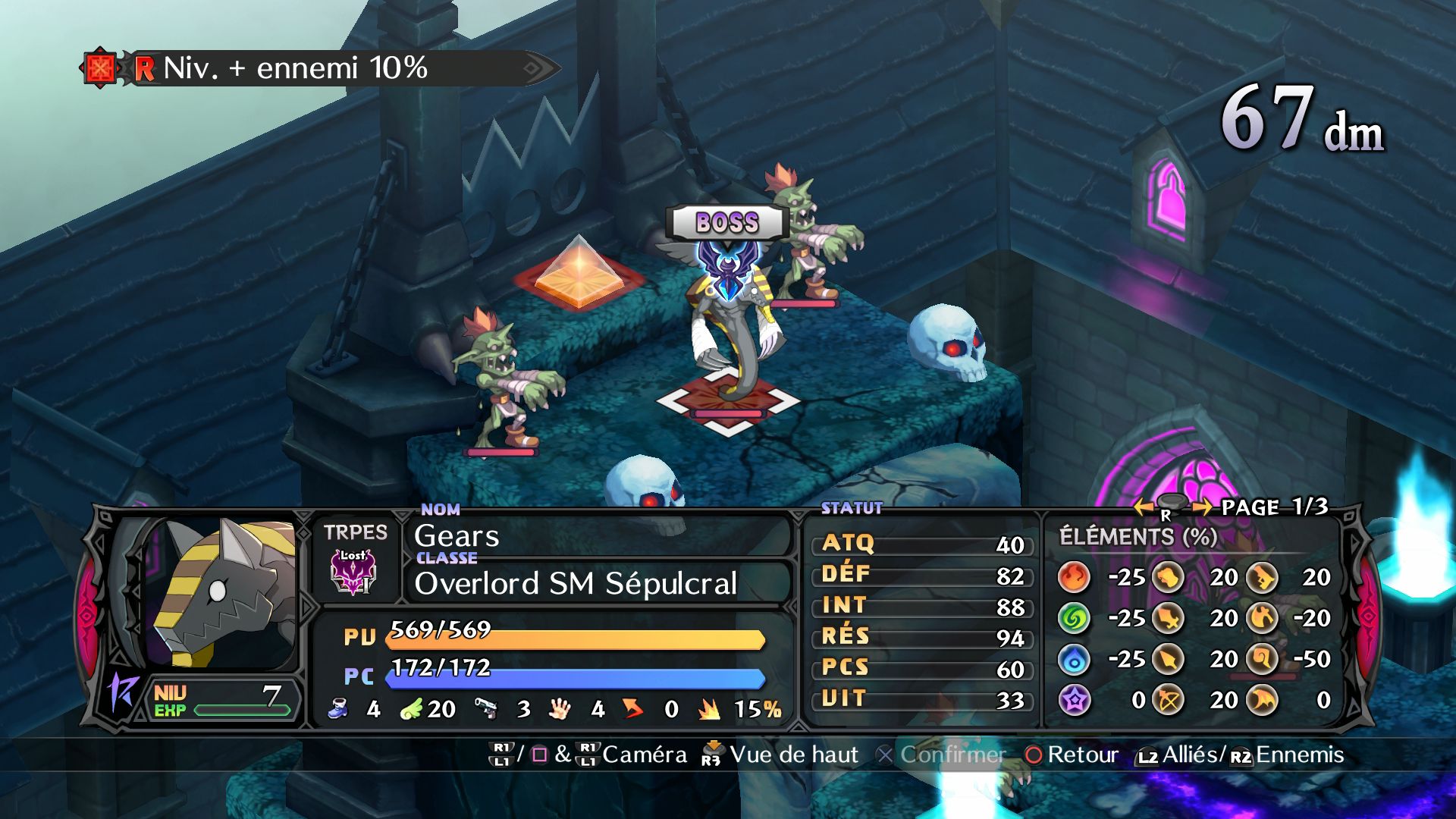This screenshot has height=819, width=1456.
Task: Open the Niv. + ennemi 10% geo effect banner
Action: coord(318,69)
